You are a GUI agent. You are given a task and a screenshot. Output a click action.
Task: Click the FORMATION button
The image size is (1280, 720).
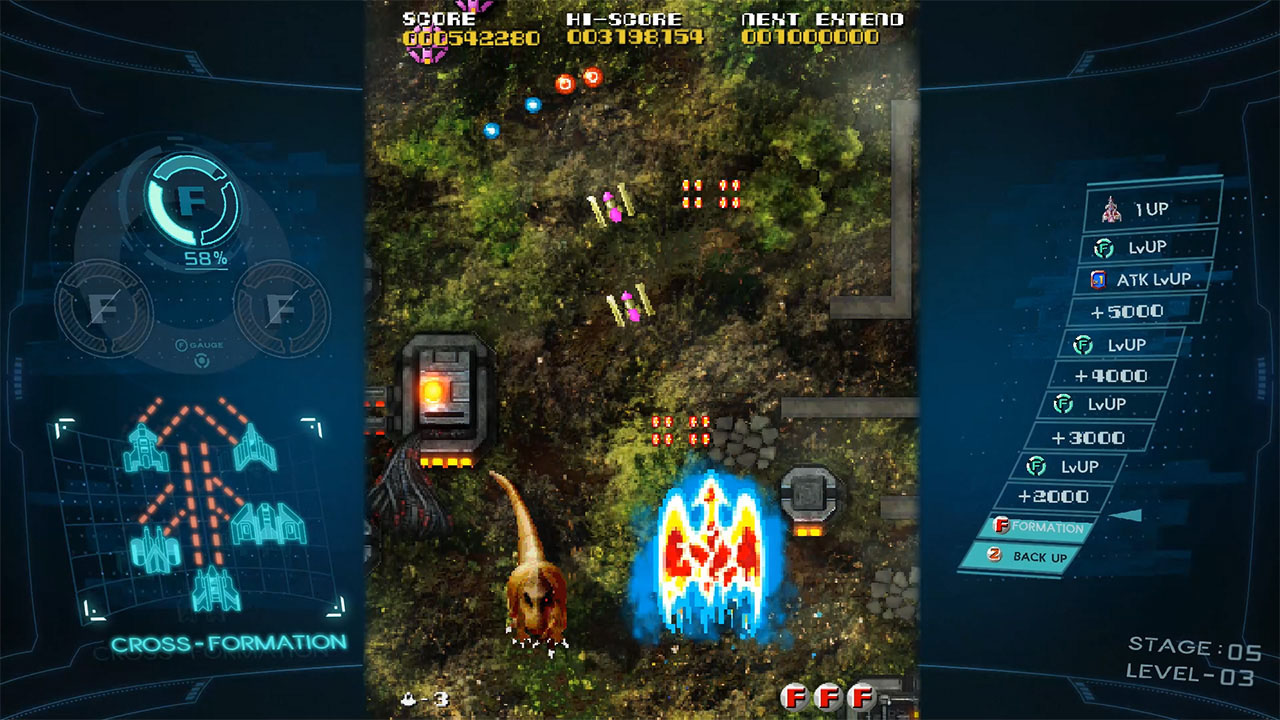pos(1034,527)
